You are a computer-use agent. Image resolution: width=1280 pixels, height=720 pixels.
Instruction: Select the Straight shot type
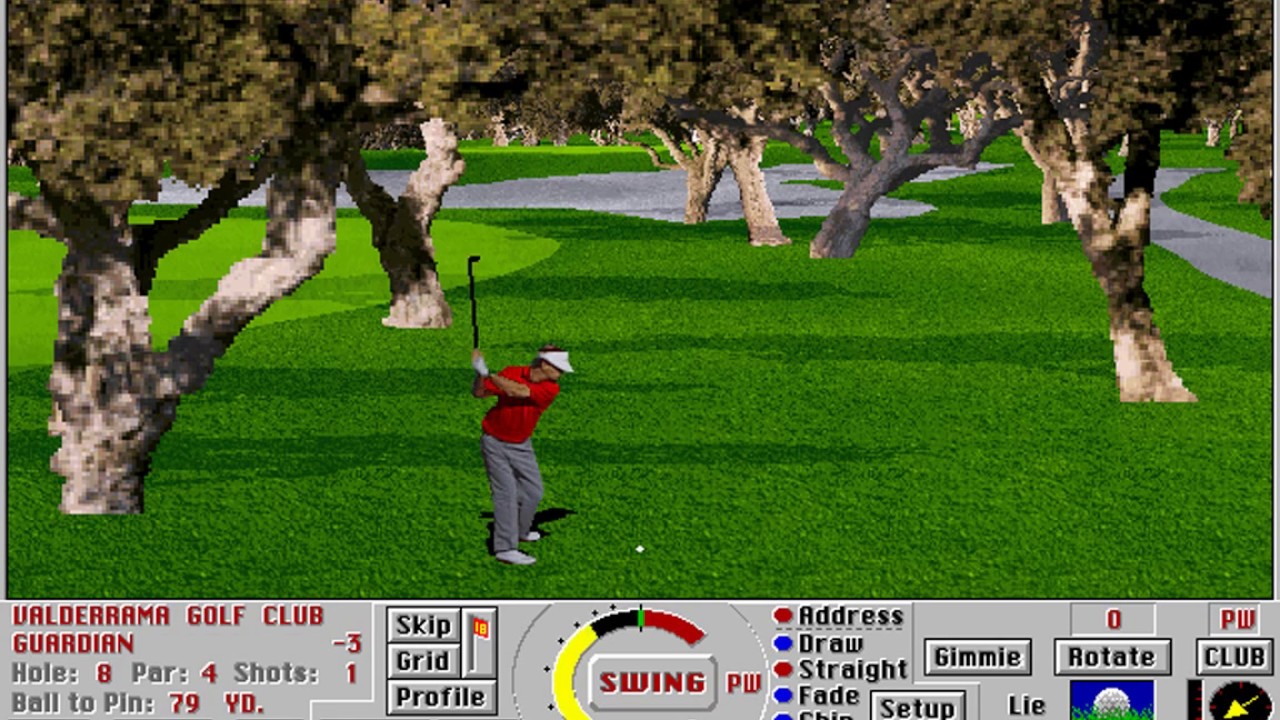point(840,668)
